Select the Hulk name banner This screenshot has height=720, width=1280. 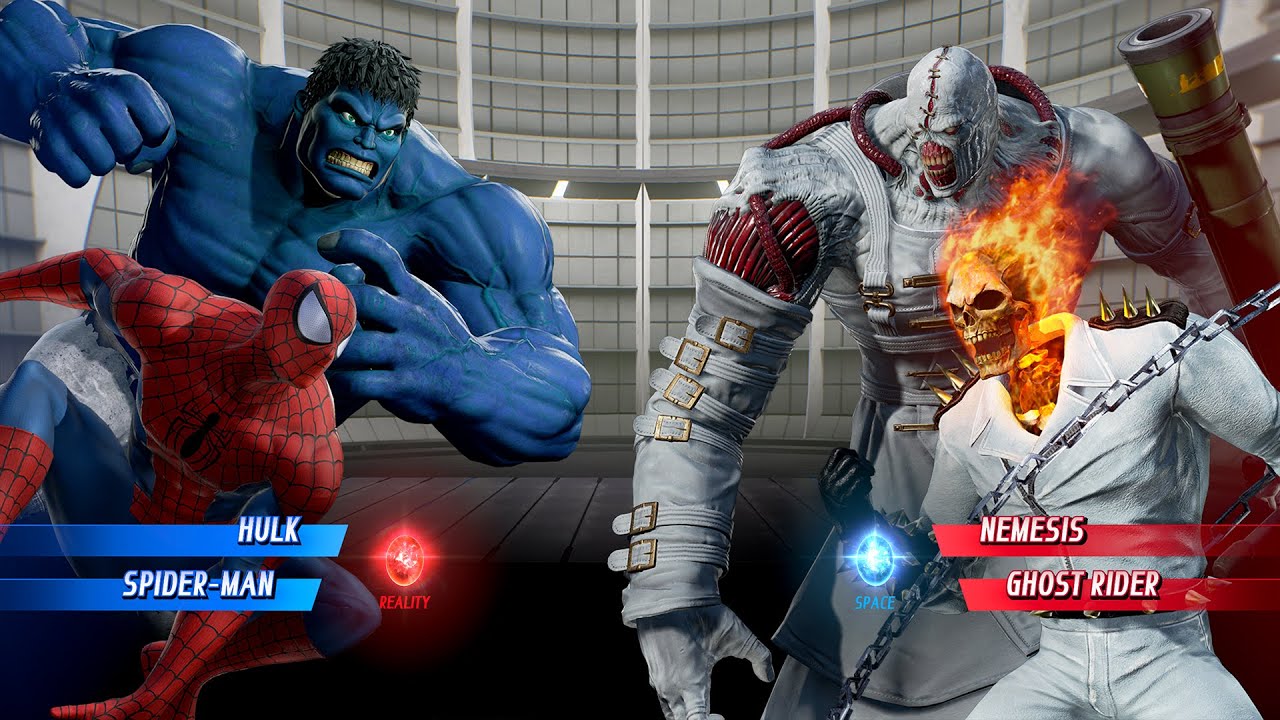pos(268,533)
